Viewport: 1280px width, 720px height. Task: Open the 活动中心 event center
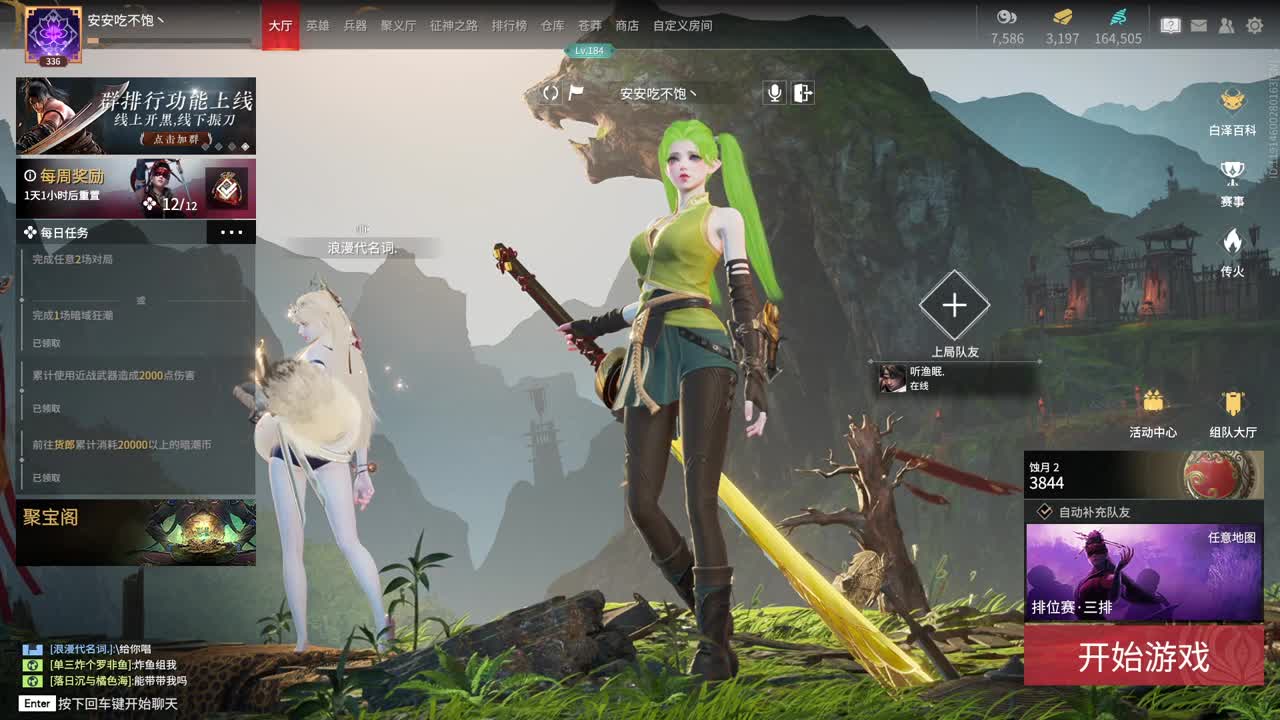(1153, 413)
